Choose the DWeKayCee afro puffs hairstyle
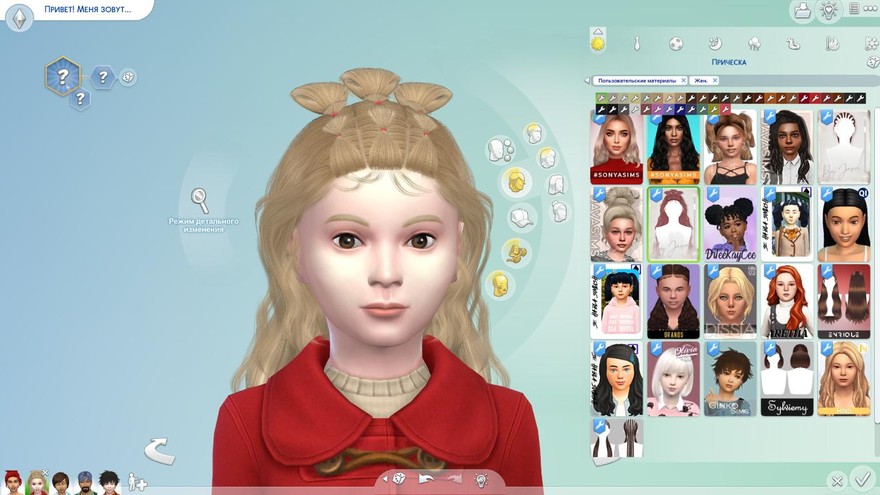880x495 pixels. (730, 224)
